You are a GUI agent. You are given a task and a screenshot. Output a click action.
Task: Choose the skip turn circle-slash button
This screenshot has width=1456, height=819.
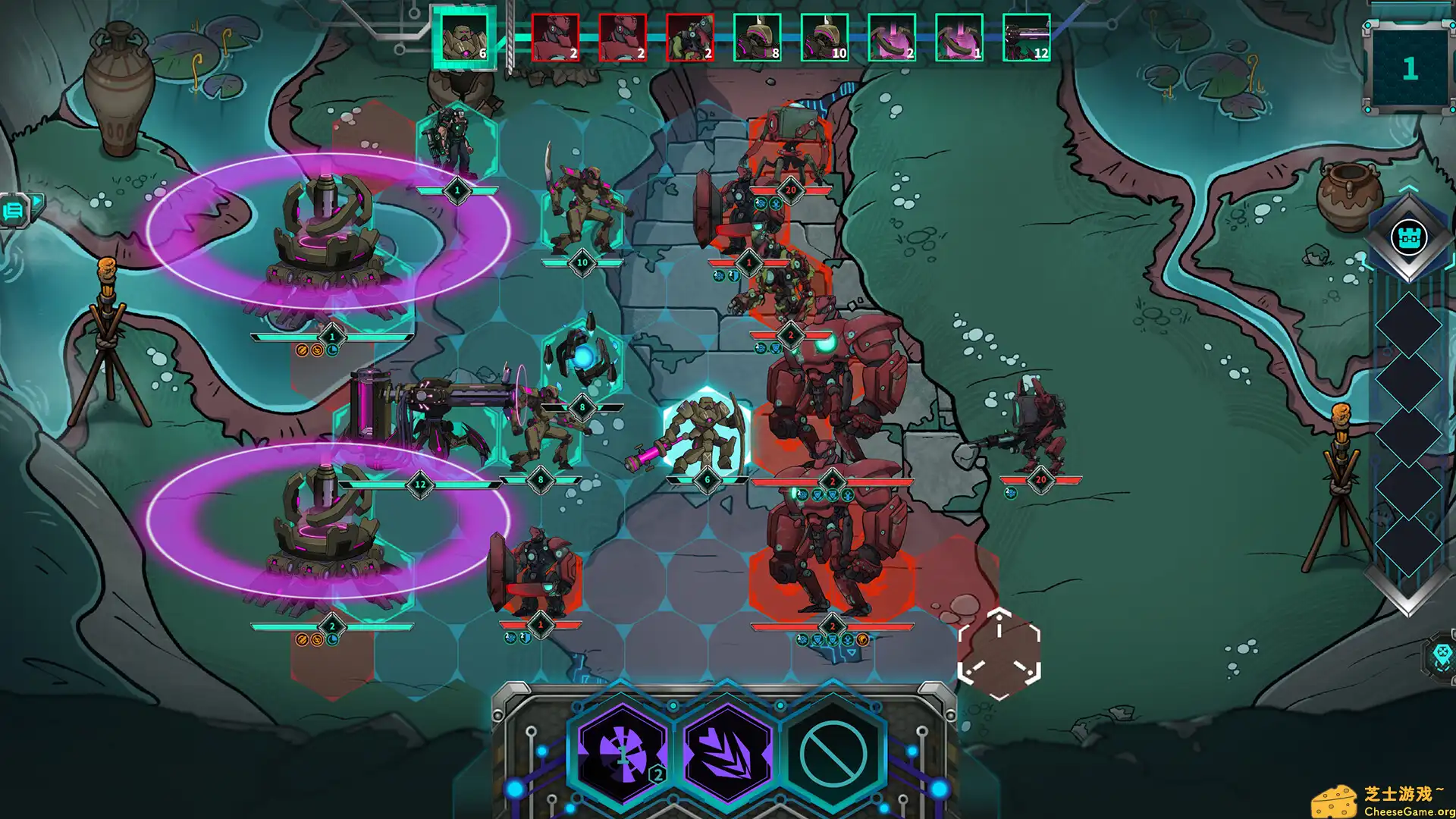click(x=833, y=752)
